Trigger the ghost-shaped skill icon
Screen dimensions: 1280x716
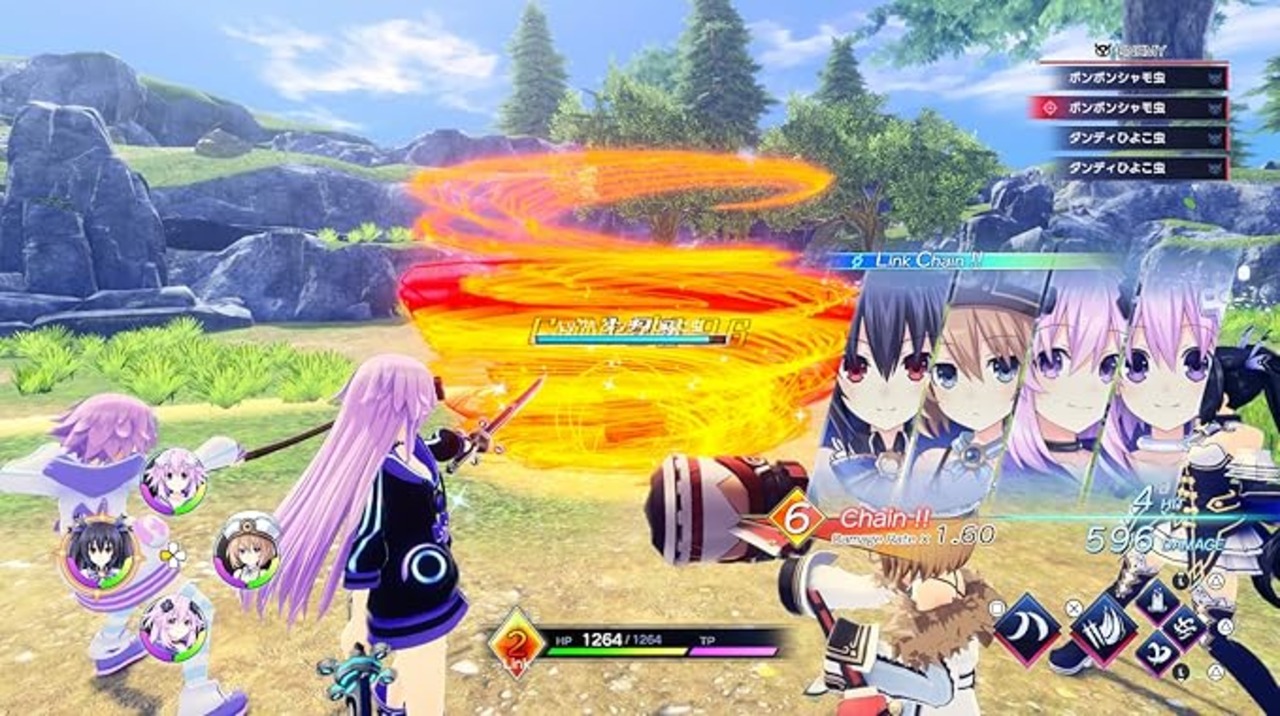[x=1158, y=602]
